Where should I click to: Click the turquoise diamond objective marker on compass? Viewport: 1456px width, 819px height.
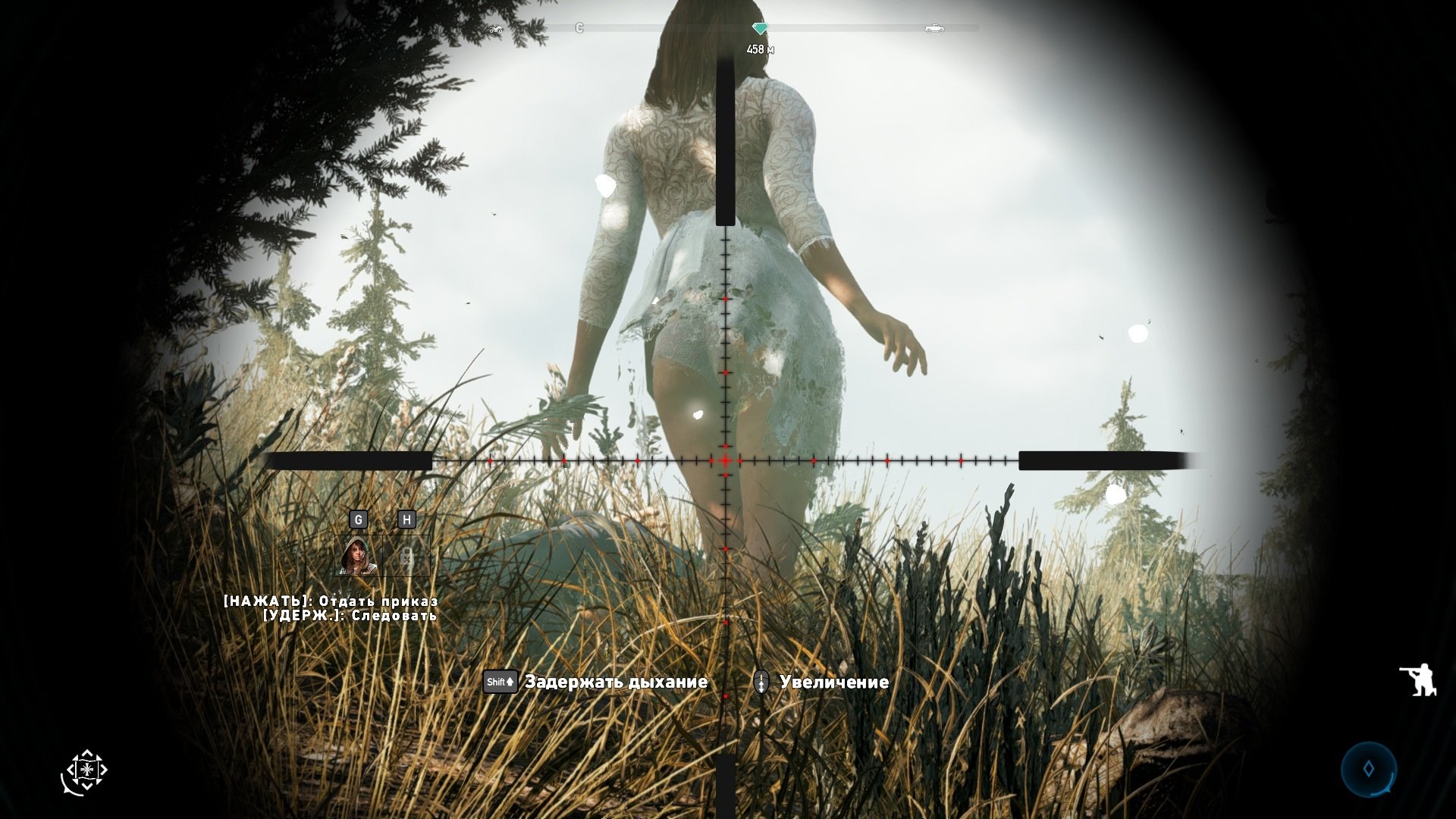tap(760, 29)
